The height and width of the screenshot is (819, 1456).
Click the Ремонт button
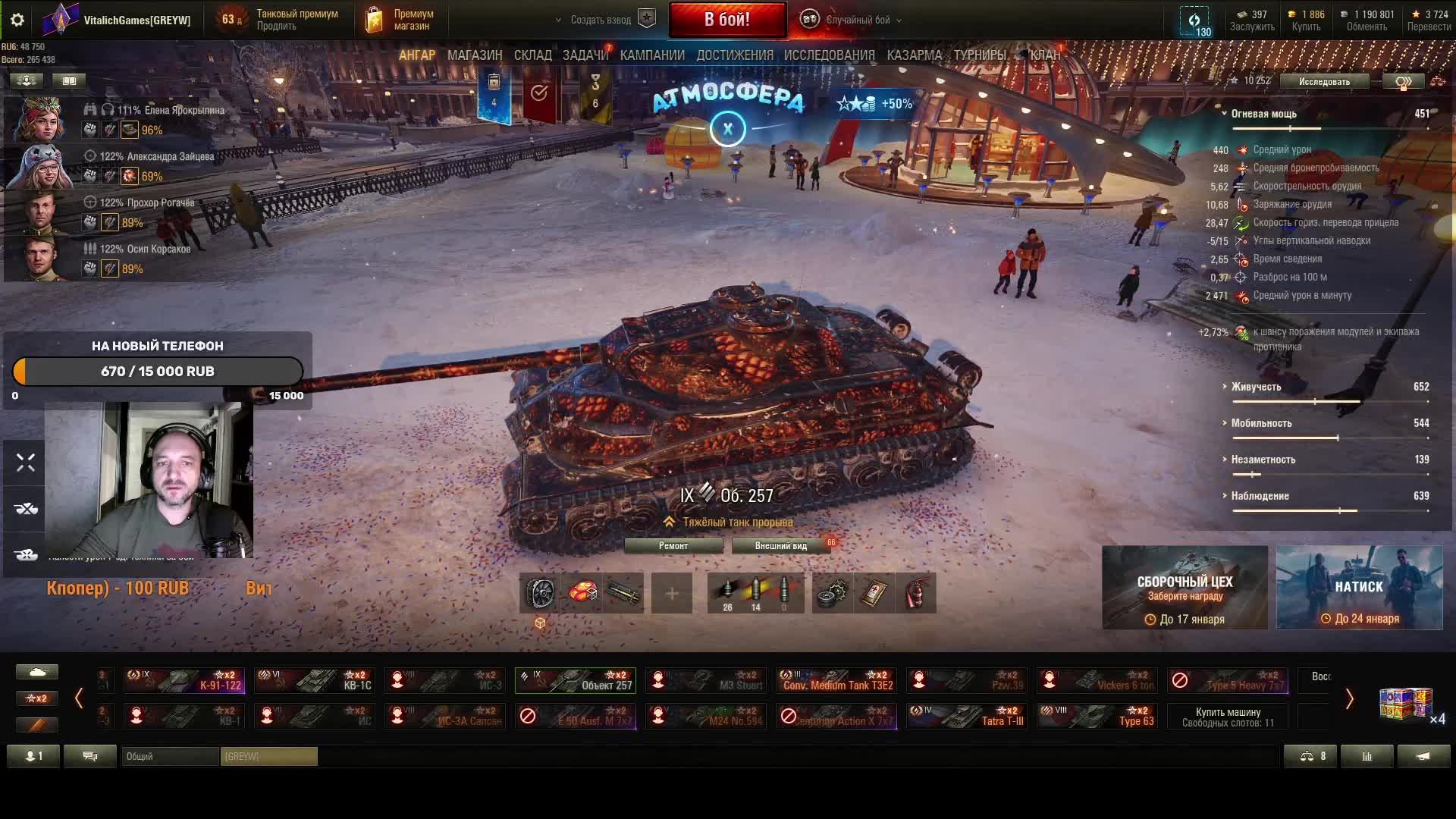673,546
